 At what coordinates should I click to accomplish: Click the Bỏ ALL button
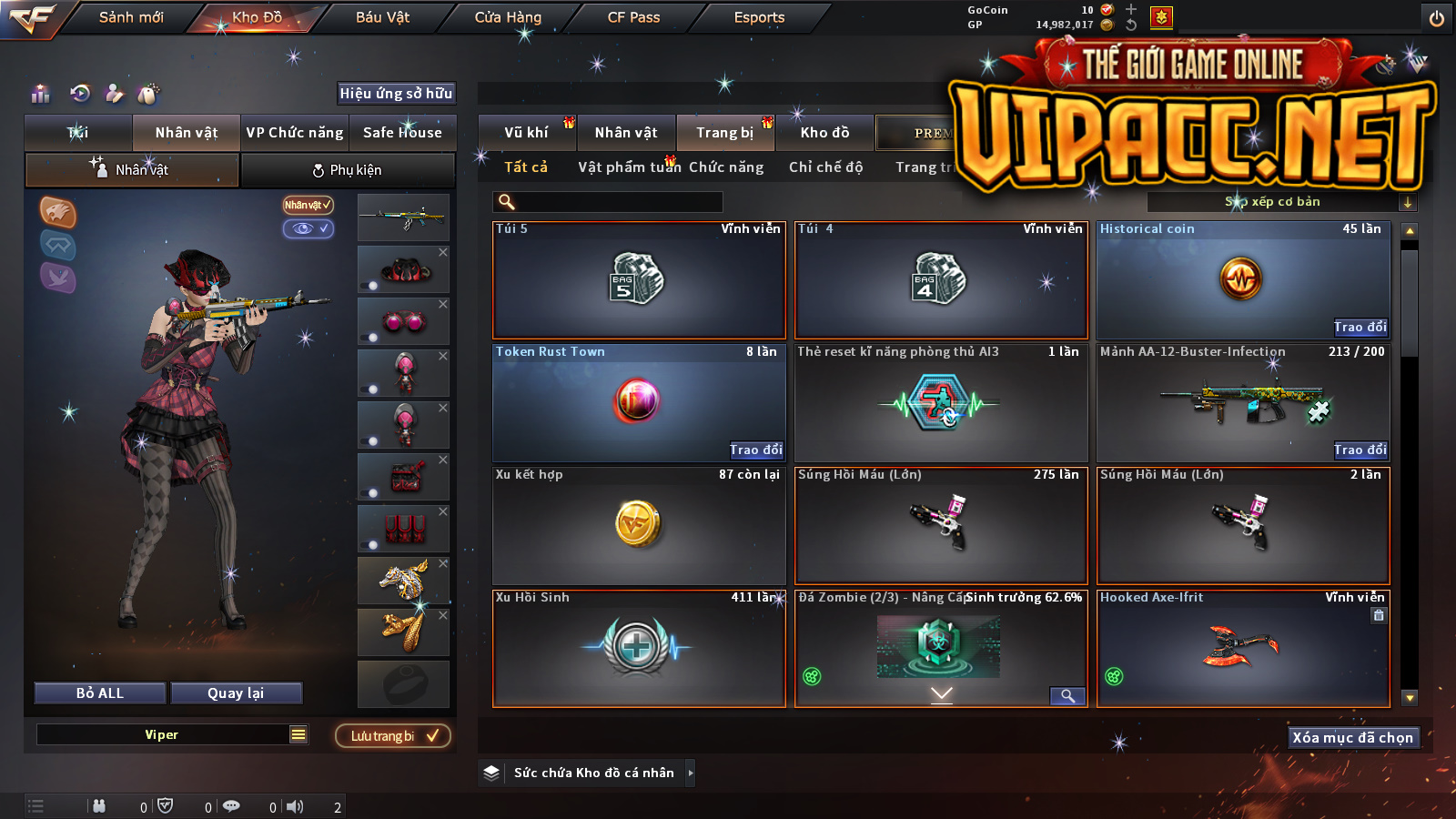point(100,693)
